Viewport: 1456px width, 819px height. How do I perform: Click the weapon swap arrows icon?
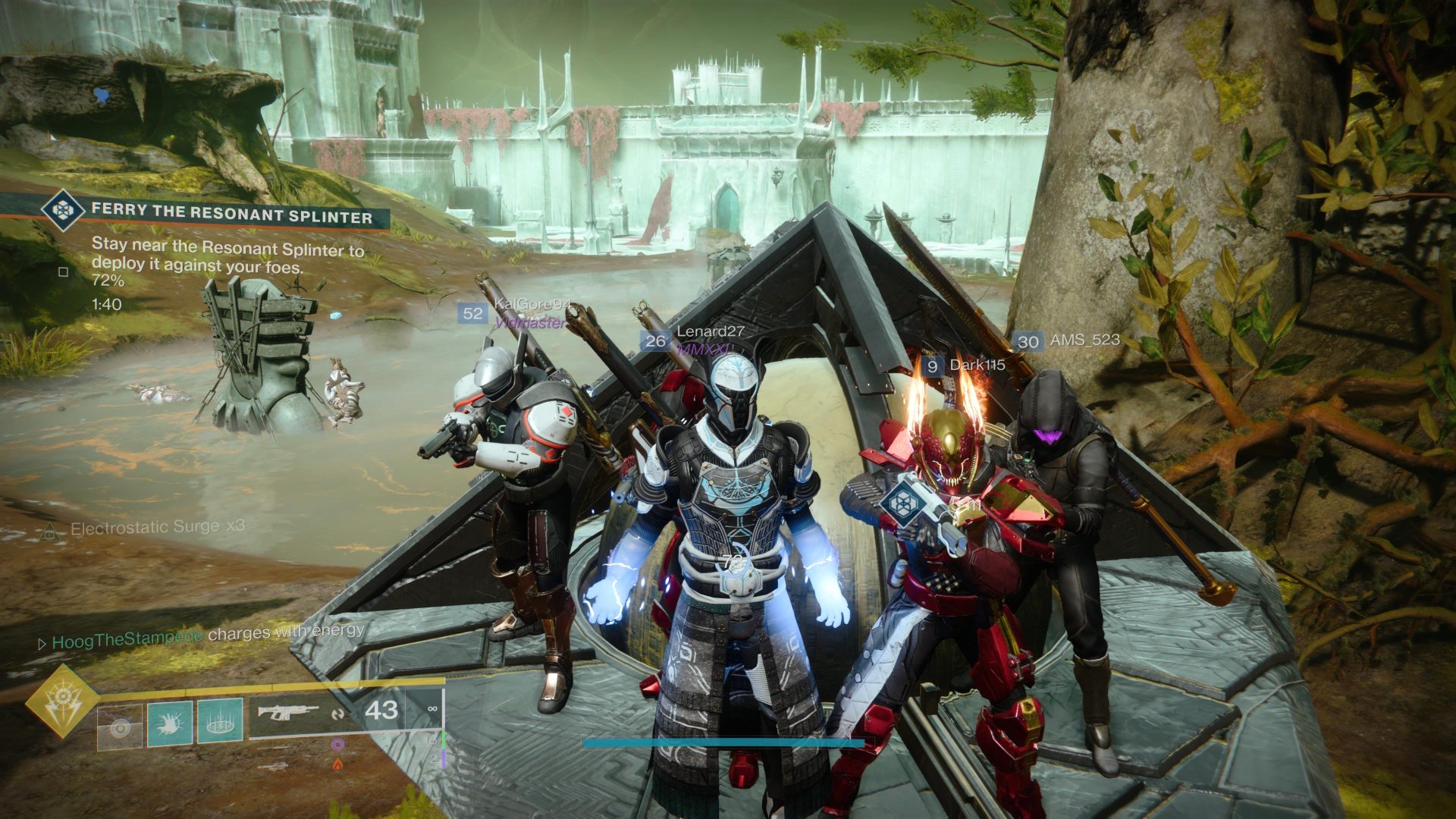point(340,714)
